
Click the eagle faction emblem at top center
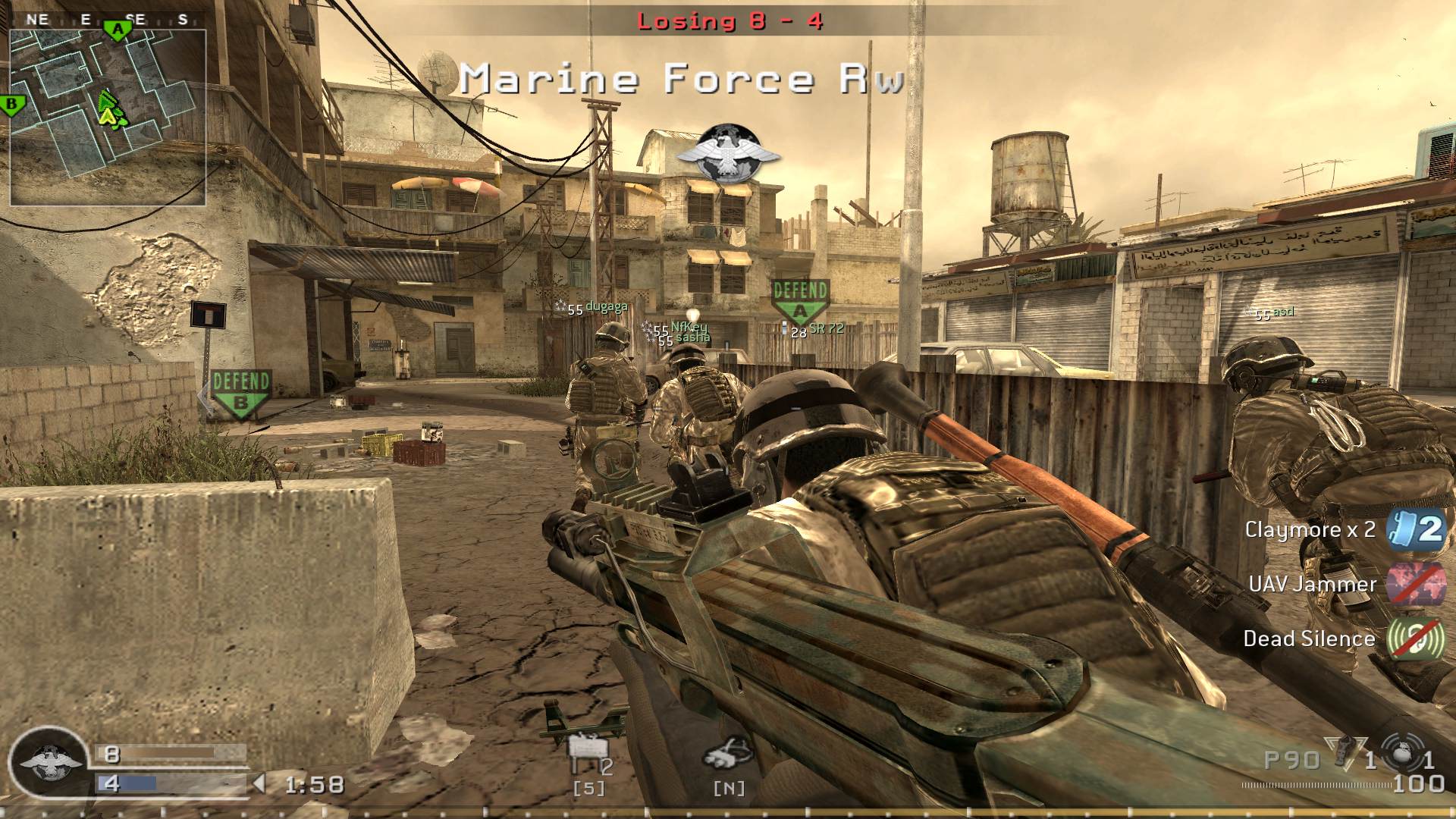(730, 150)
